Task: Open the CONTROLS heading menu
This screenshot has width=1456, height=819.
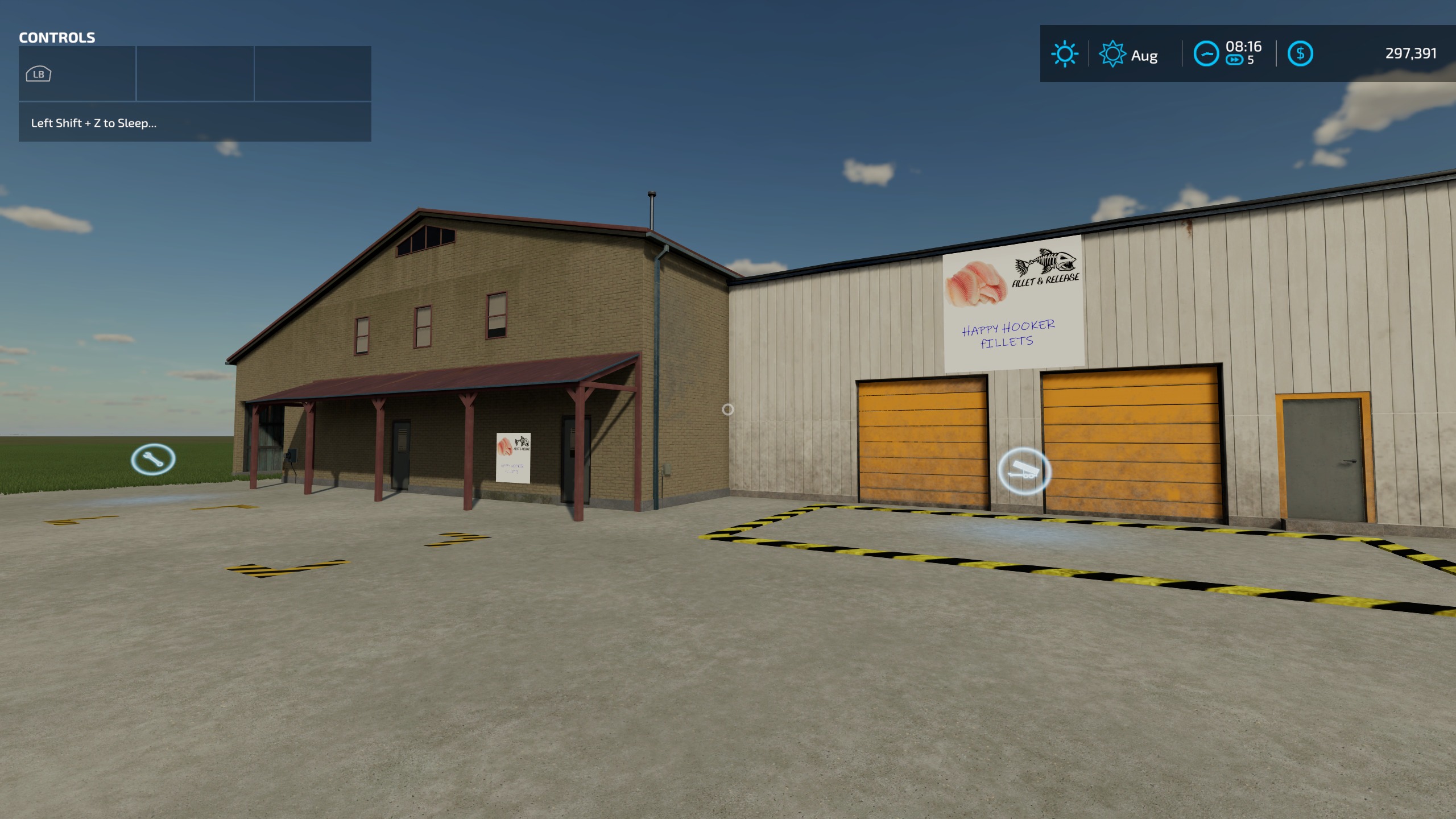Action: [x=57, y=38]
